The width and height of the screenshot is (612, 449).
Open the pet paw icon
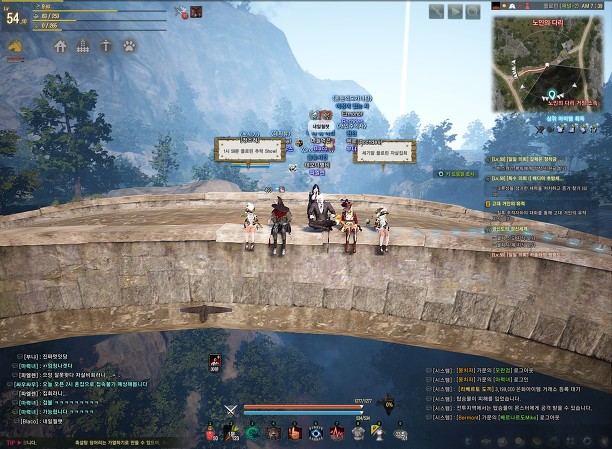click(129, 46)
